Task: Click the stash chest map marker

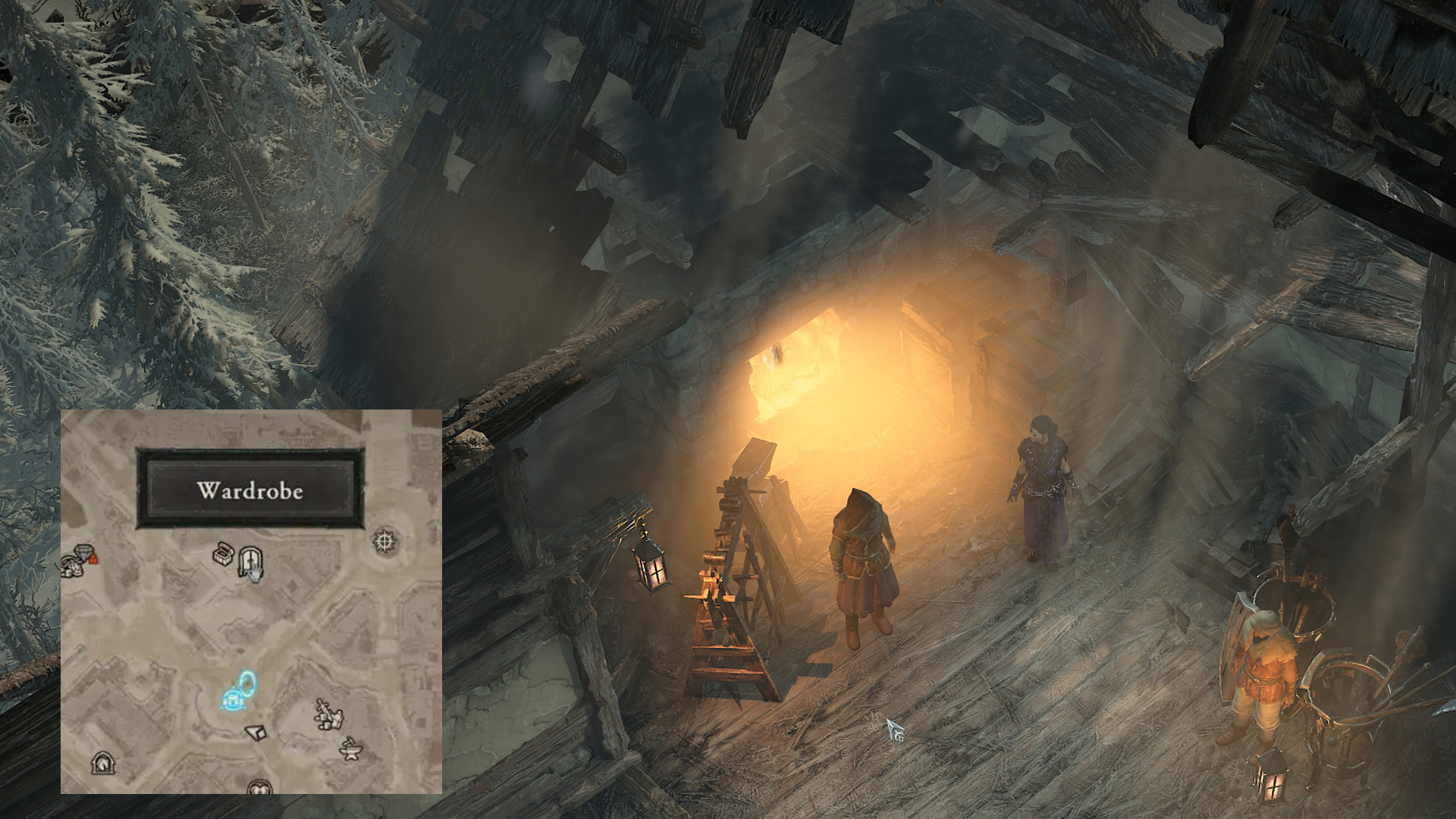Action: pyautogui.click(x=223, y=554)
